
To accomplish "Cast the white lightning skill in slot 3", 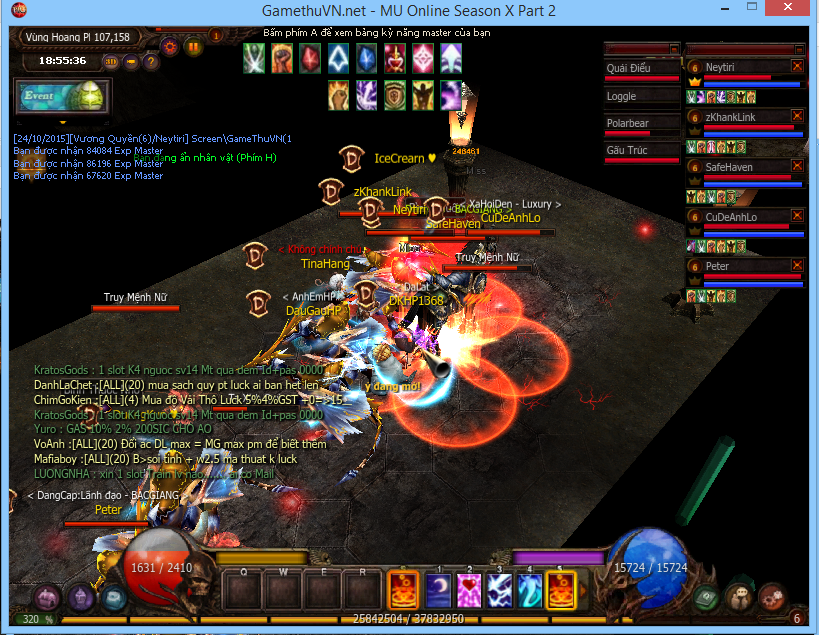I will tap(500, 591).
